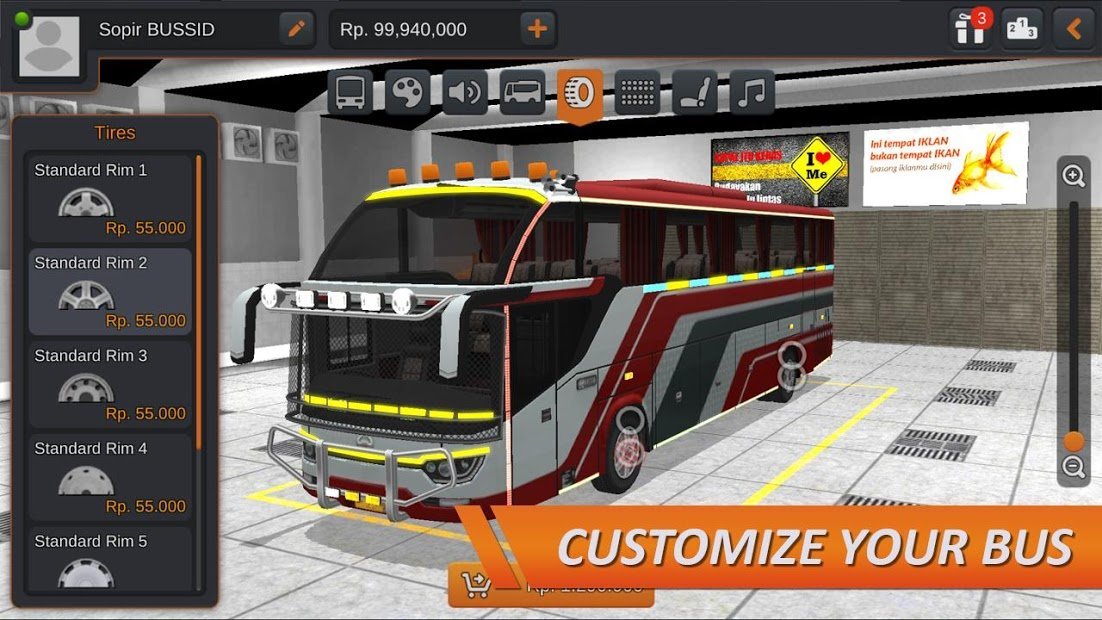Open the paint palette tab

coord(408,93)
